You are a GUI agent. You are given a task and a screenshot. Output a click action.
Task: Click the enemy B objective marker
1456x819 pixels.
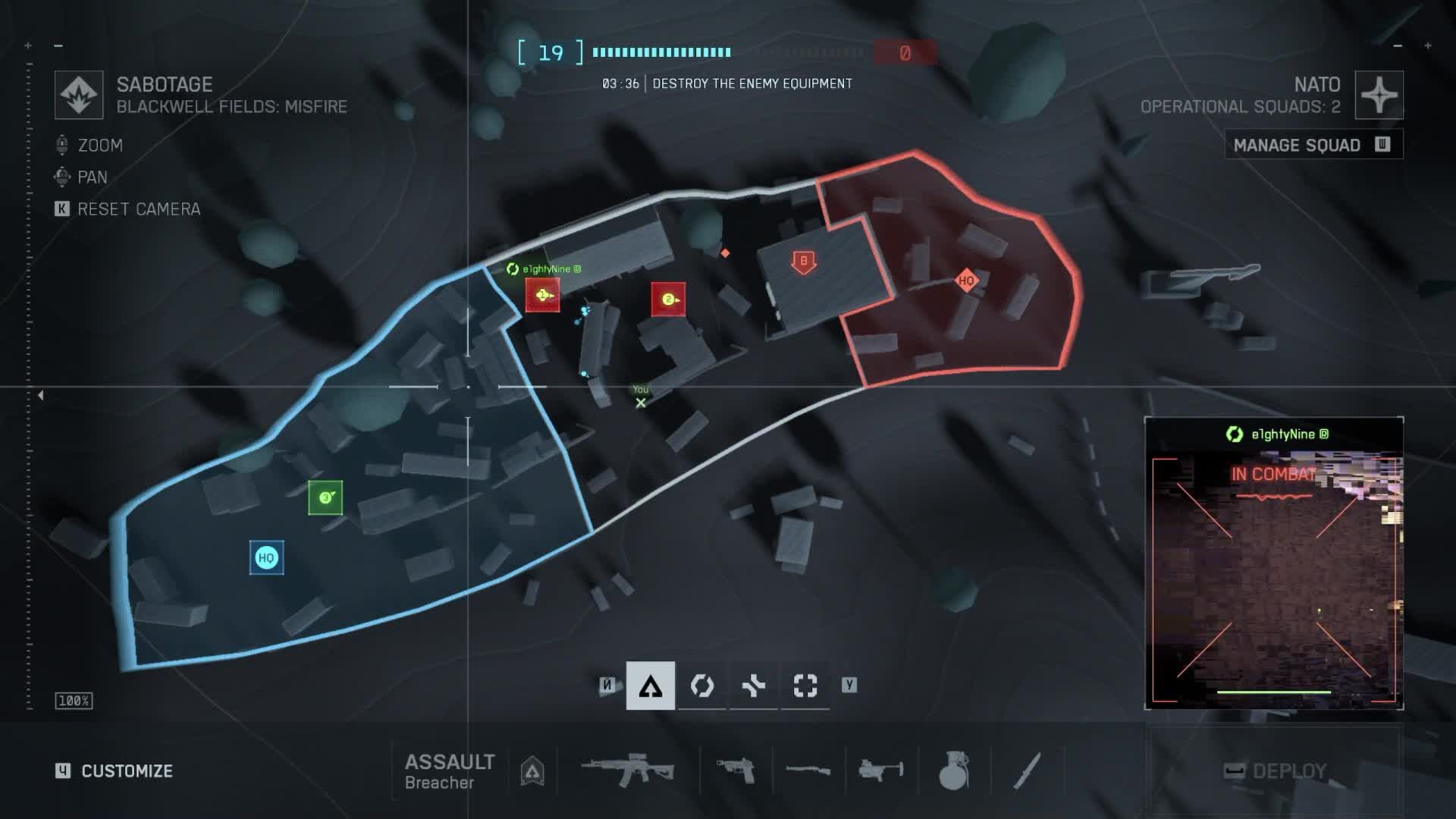[804, 262]
